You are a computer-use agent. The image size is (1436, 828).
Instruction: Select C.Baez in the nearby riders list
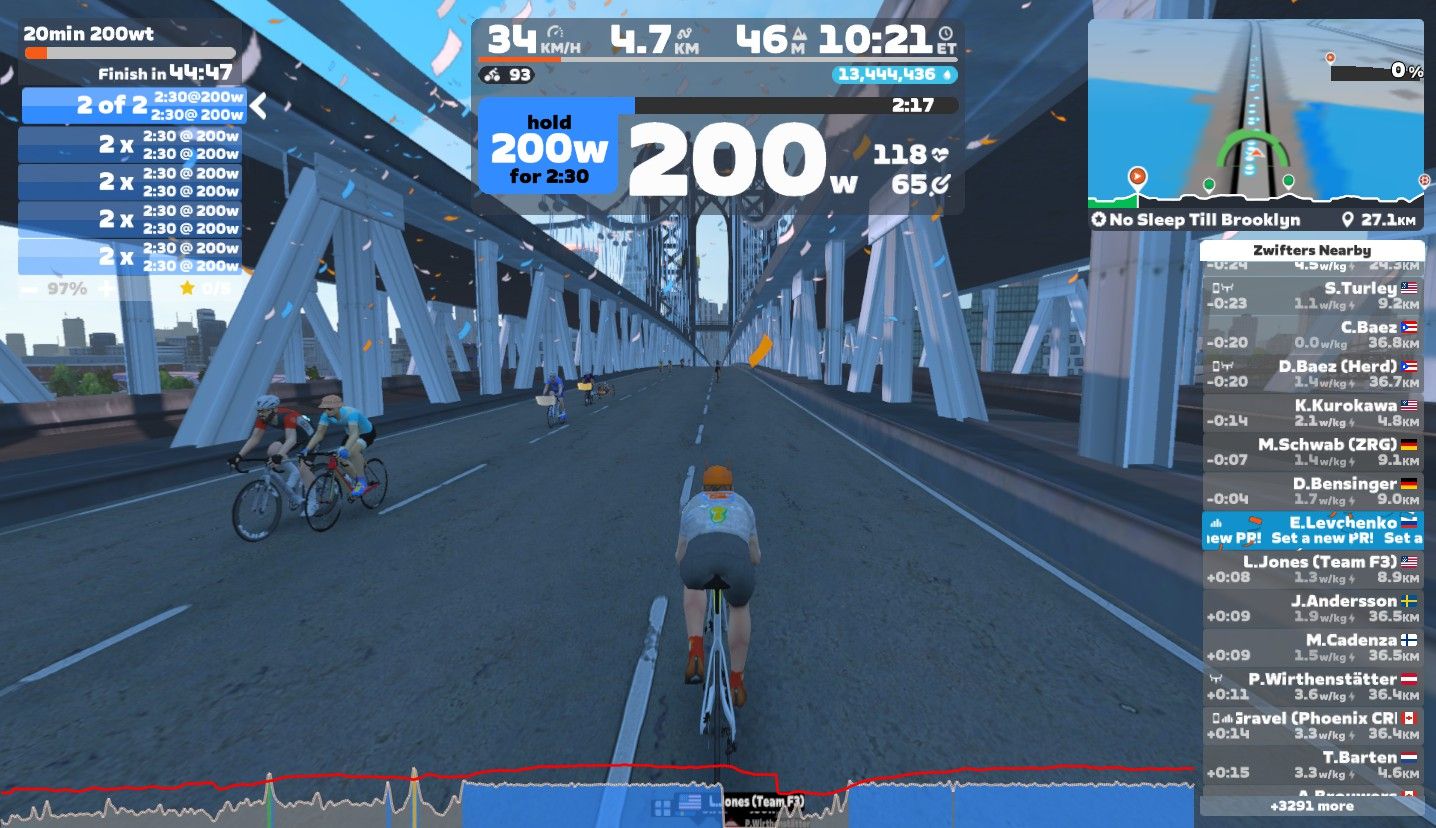click(1312, 334)
